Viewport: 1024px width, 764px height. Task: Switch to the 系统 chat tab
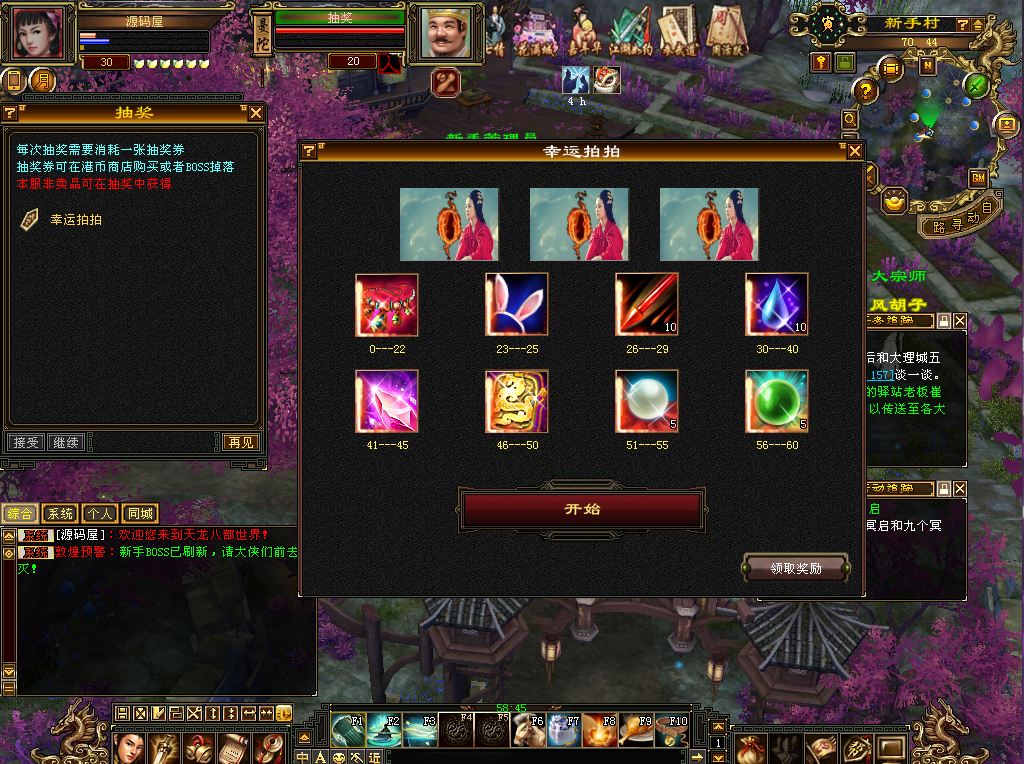click(x=60, y=513)
